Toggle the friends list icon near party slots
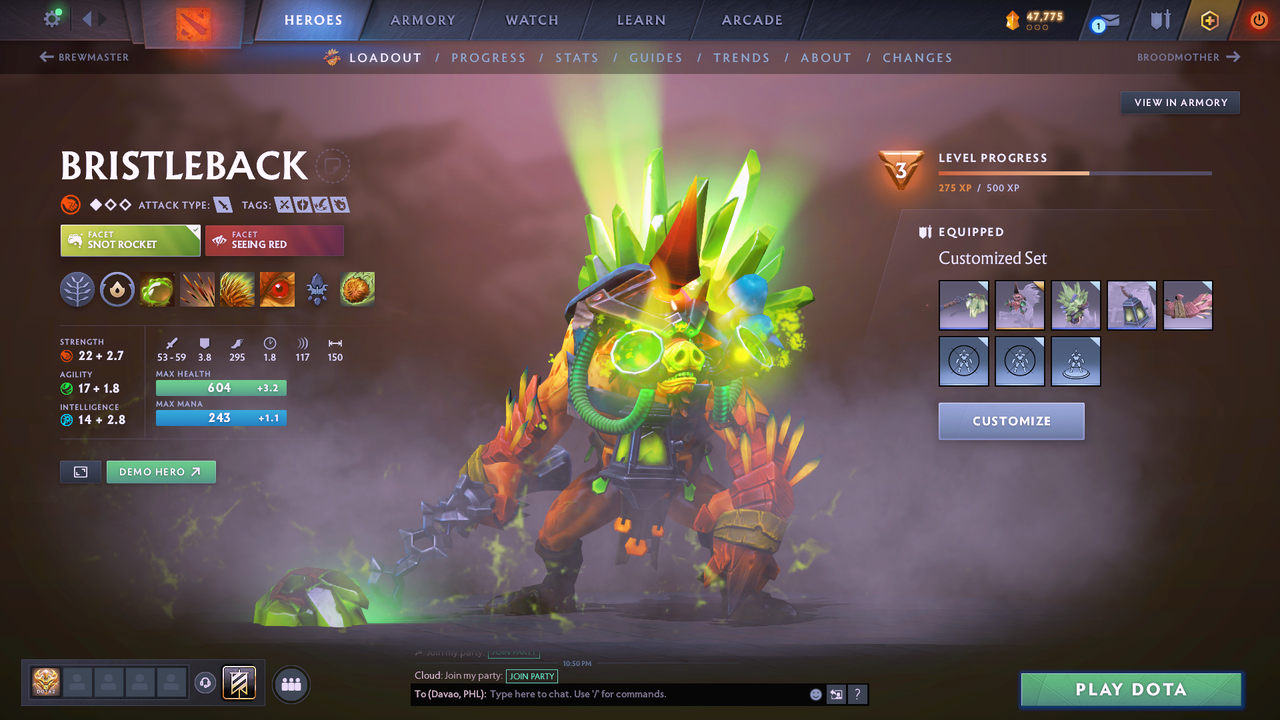The image size is (1280, 720). (289, 684)
